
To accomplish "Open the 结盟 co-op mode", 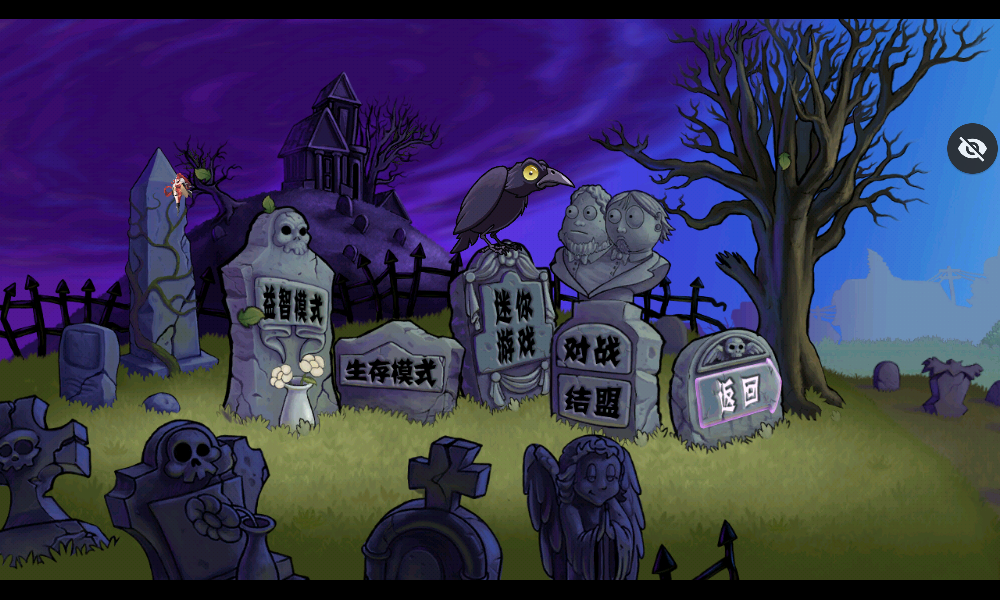I will (x=593, y=400).
